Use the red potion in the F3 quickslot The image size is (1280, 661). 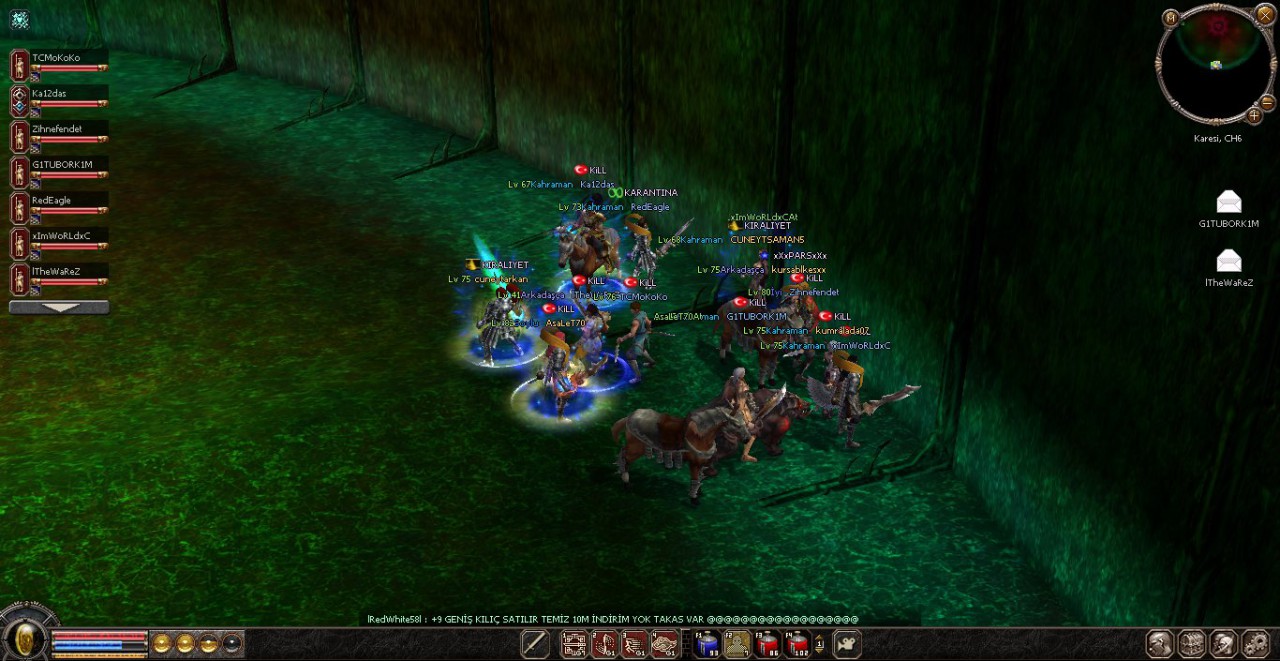point(768,644)
